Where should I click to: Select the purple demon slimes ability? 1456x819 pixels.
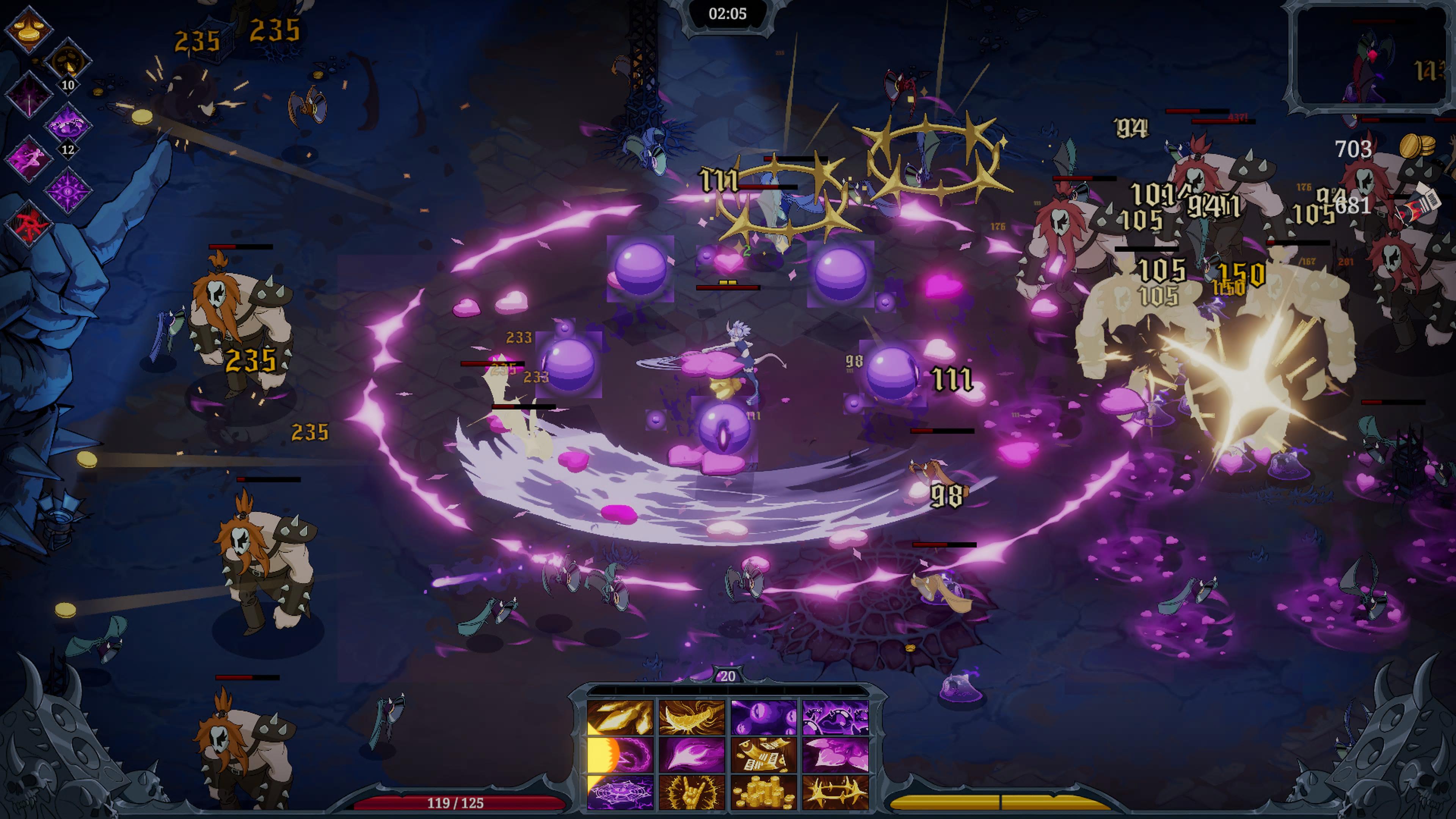835,717
